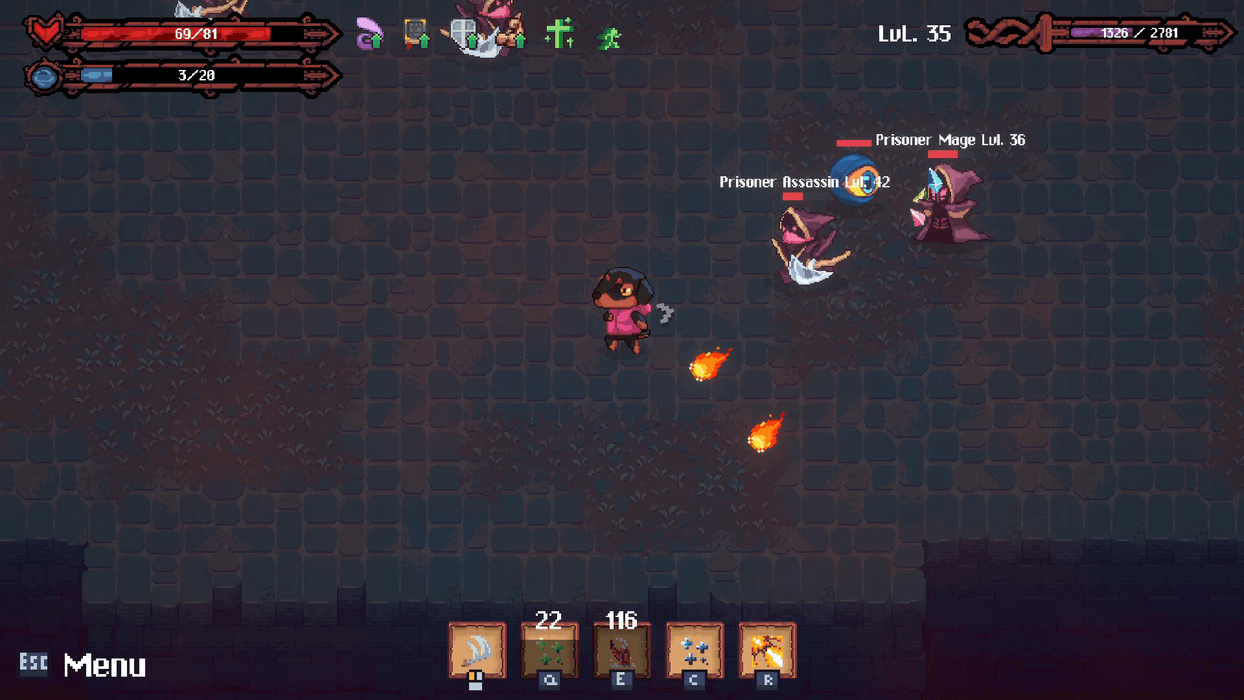Cast the fiery slash ability

click(767, 651)
